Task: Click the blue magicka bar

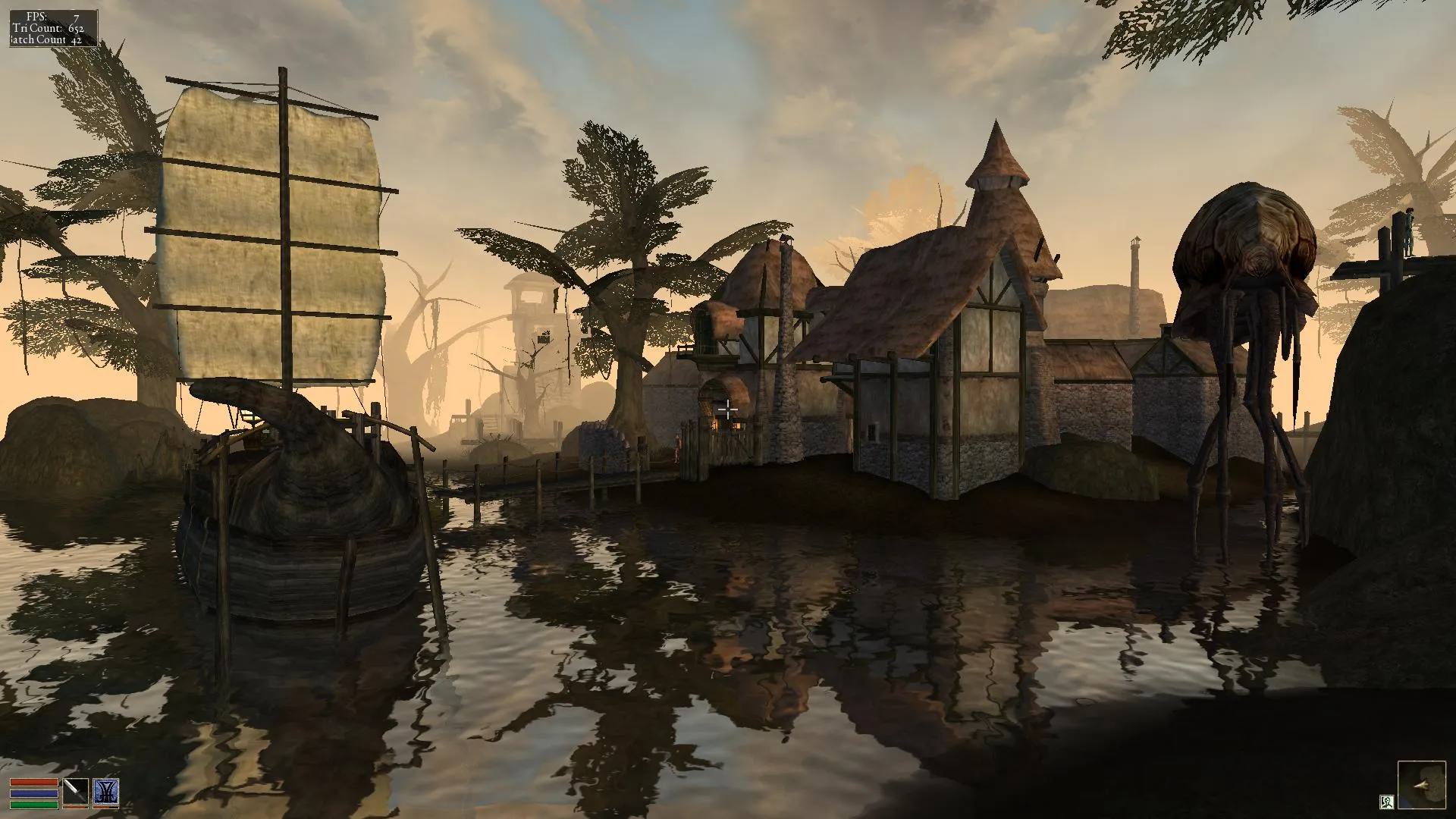Action: pyautogui.click(x=34, y=793)
